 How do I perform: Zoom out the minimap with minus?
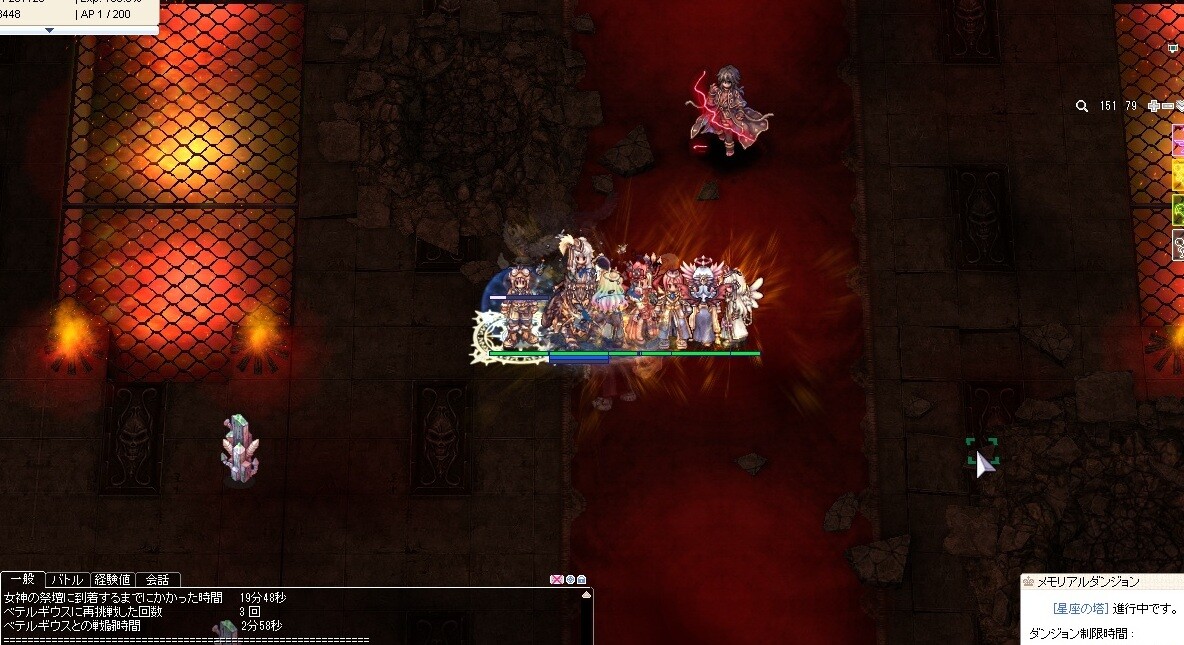[x=1167, y=106]
